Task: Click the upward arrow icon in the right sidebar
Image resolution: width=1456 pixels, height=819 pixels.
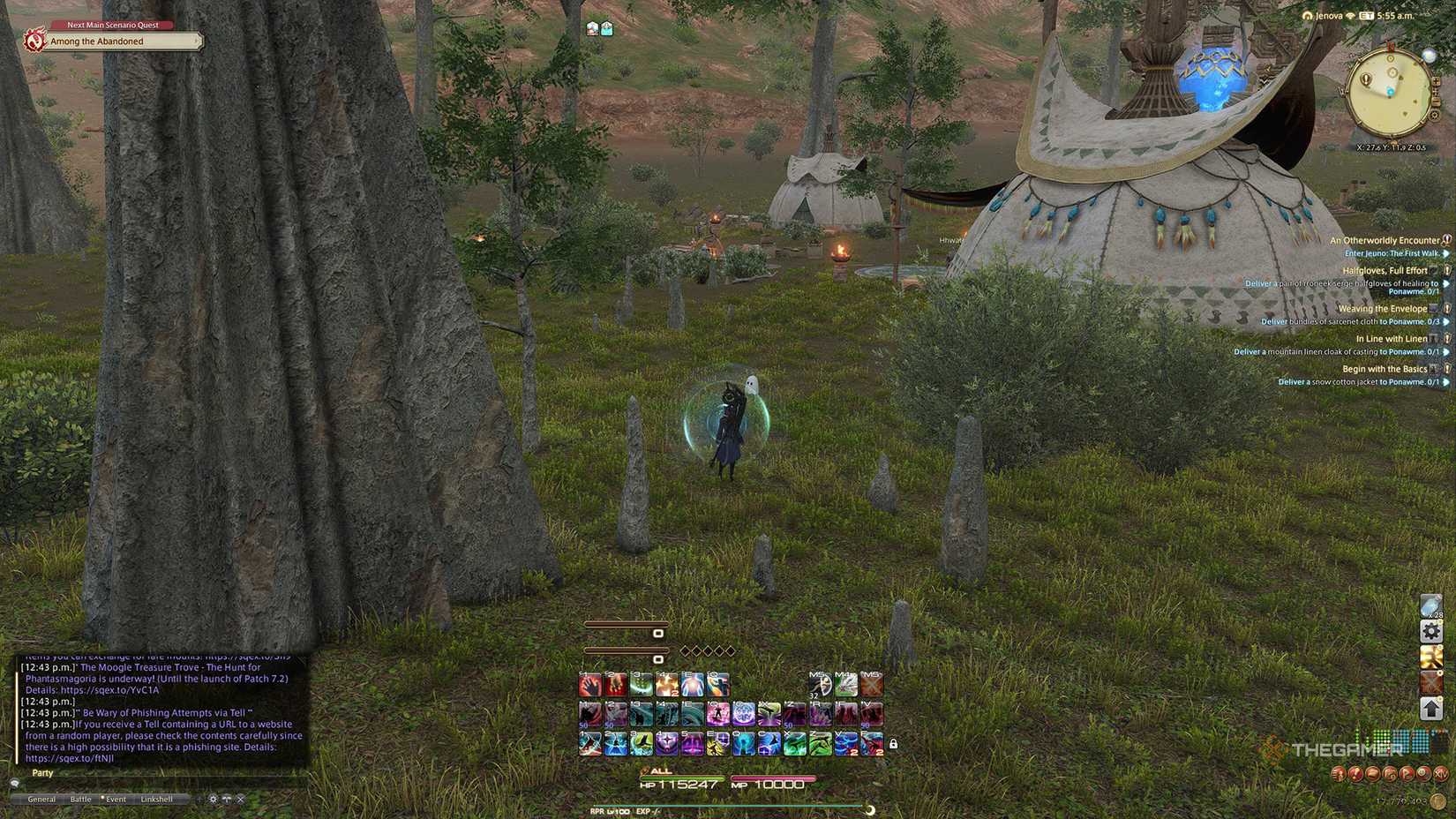Action: click(1430, 709)
